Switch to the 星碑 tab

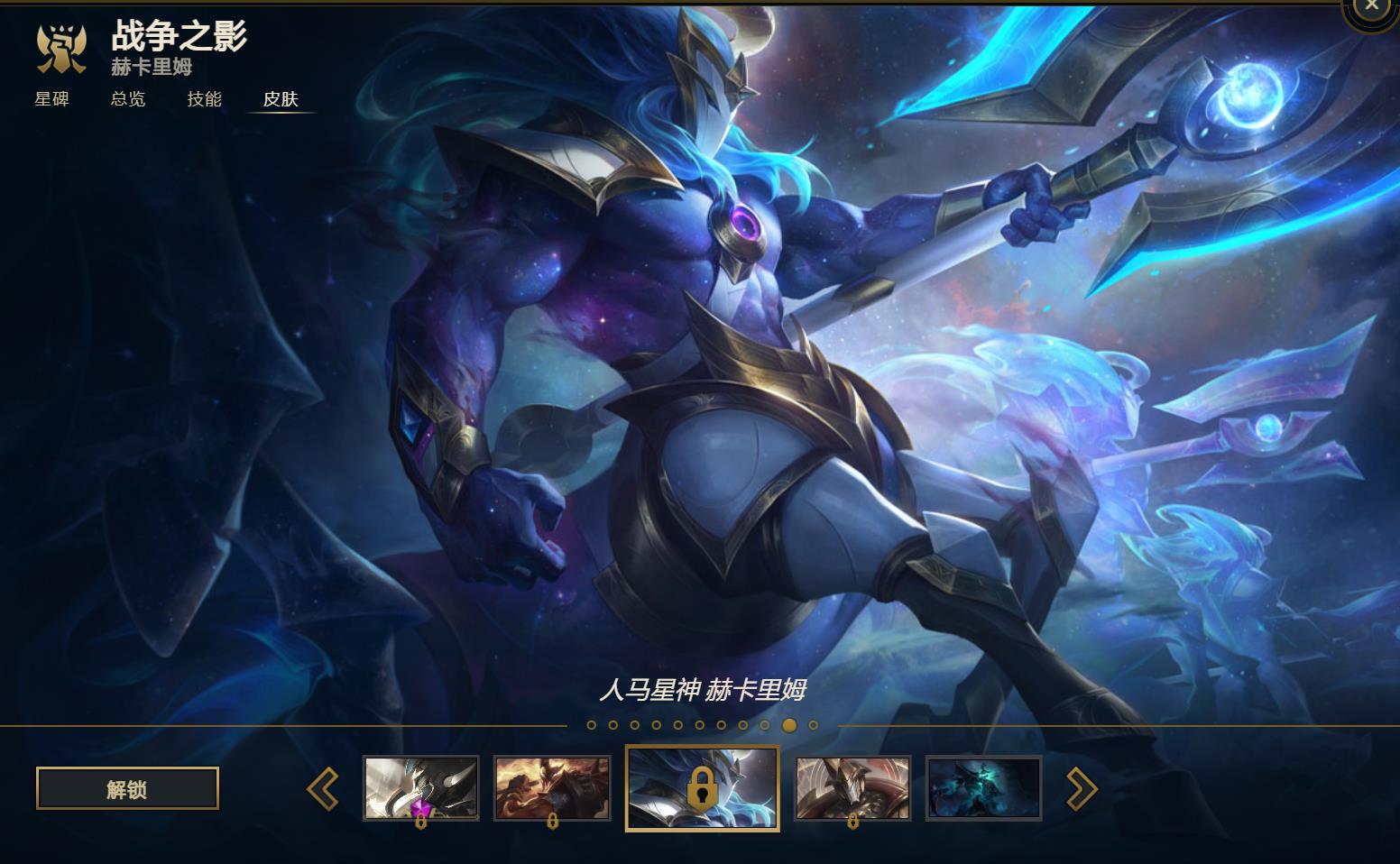click(51, 99)
